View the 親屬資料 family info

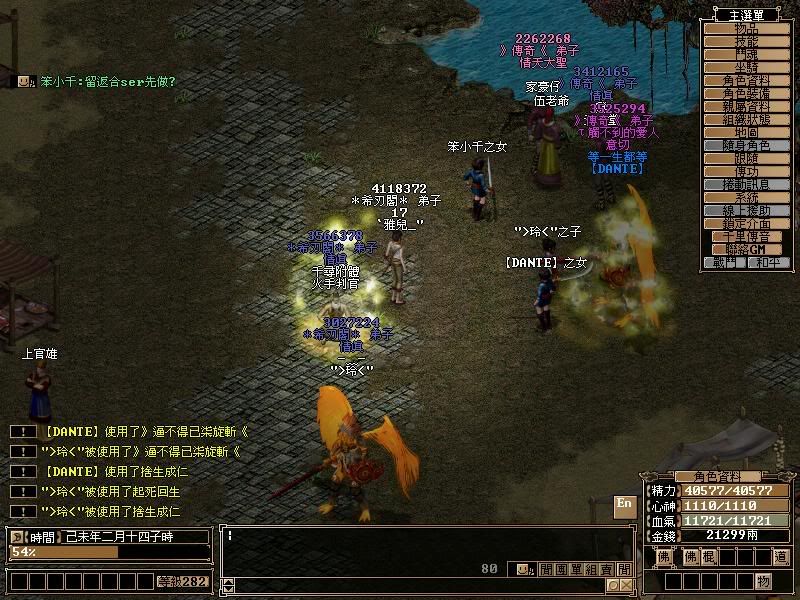(747, 106)
